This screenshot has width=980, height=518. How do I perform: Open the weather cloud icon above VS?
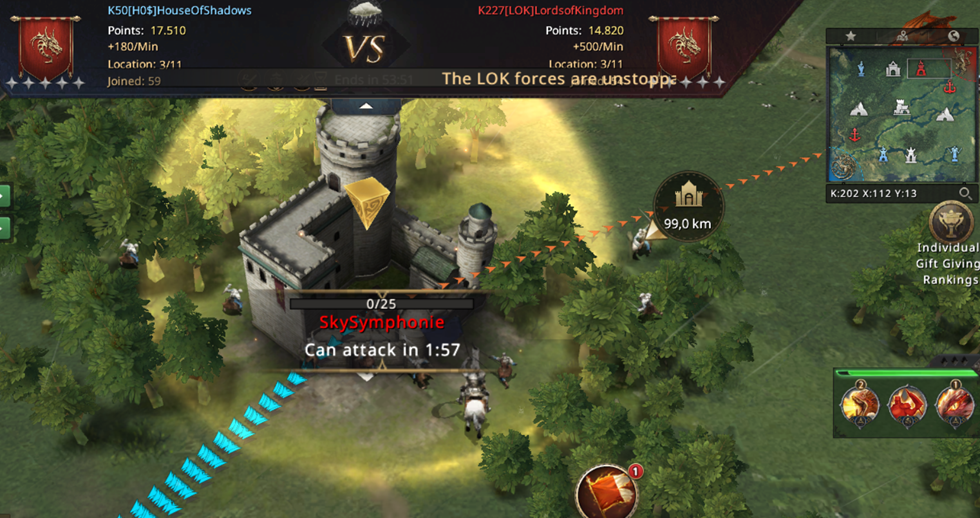(365, 13)
